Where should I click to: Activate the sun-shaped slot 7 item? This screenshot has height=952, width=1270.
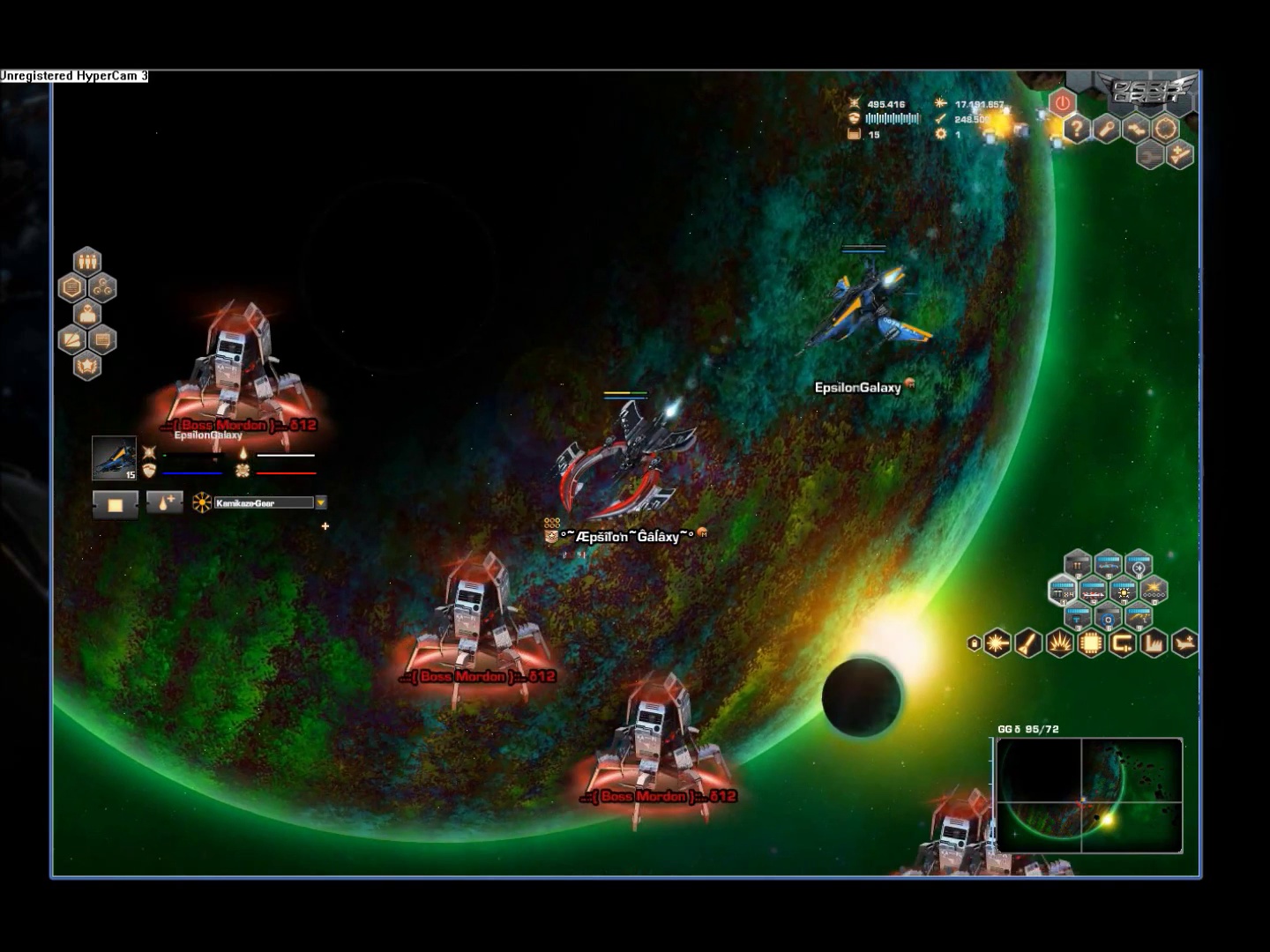point(1124,591)
